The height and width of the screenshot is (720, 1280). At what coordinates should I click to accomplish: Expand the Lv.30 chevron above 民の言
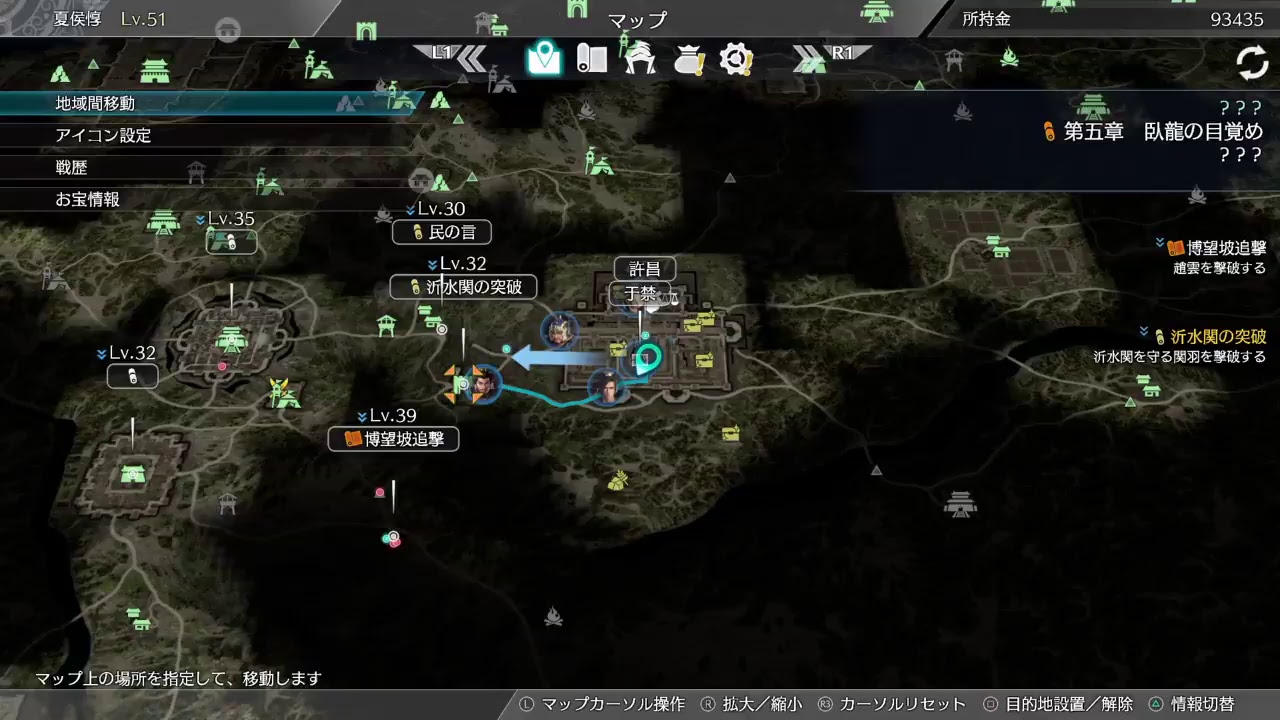coord(408,211)
